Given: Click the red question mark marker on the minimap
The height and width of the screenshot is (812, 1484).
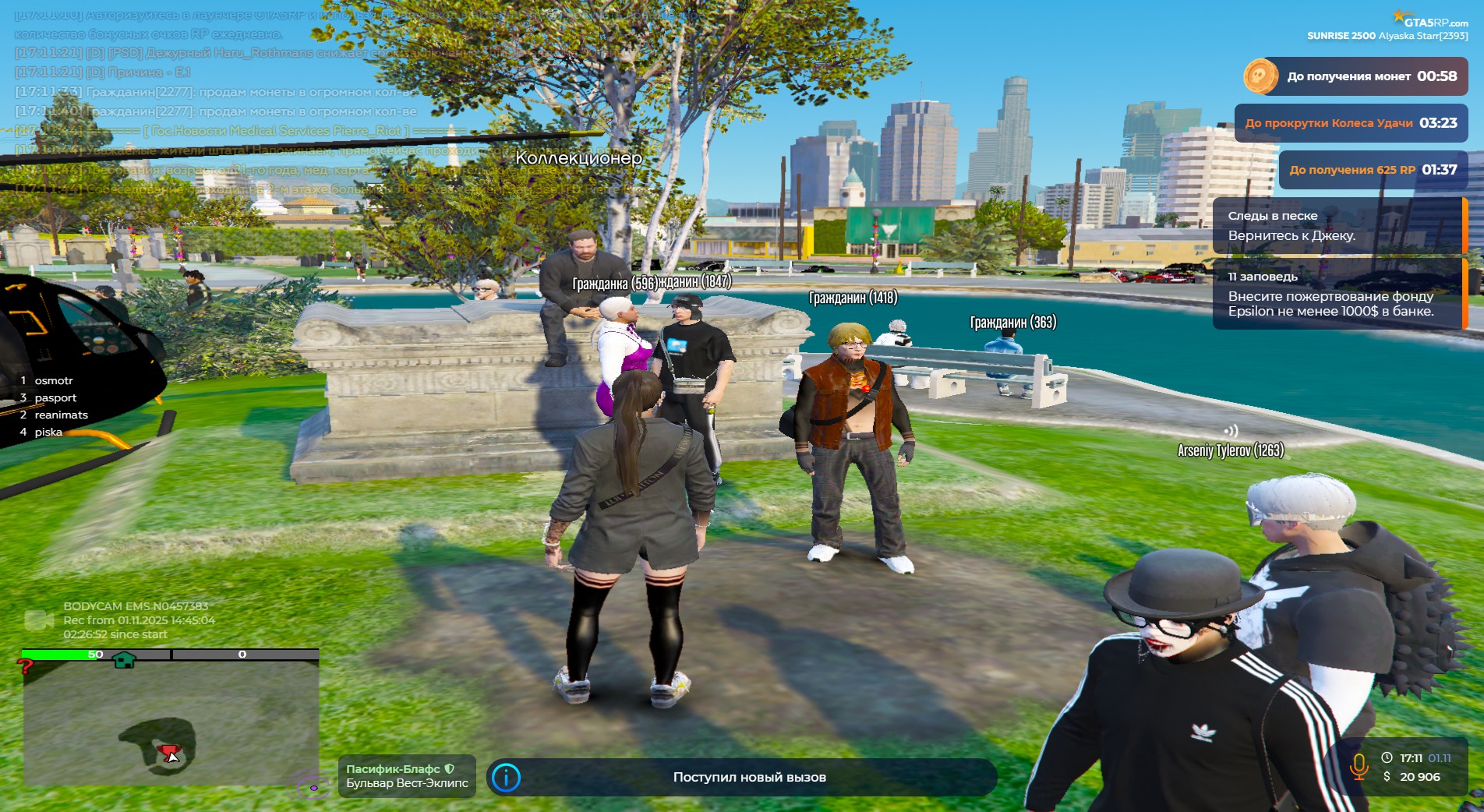Looking at the screenshot, I should 26,666.
